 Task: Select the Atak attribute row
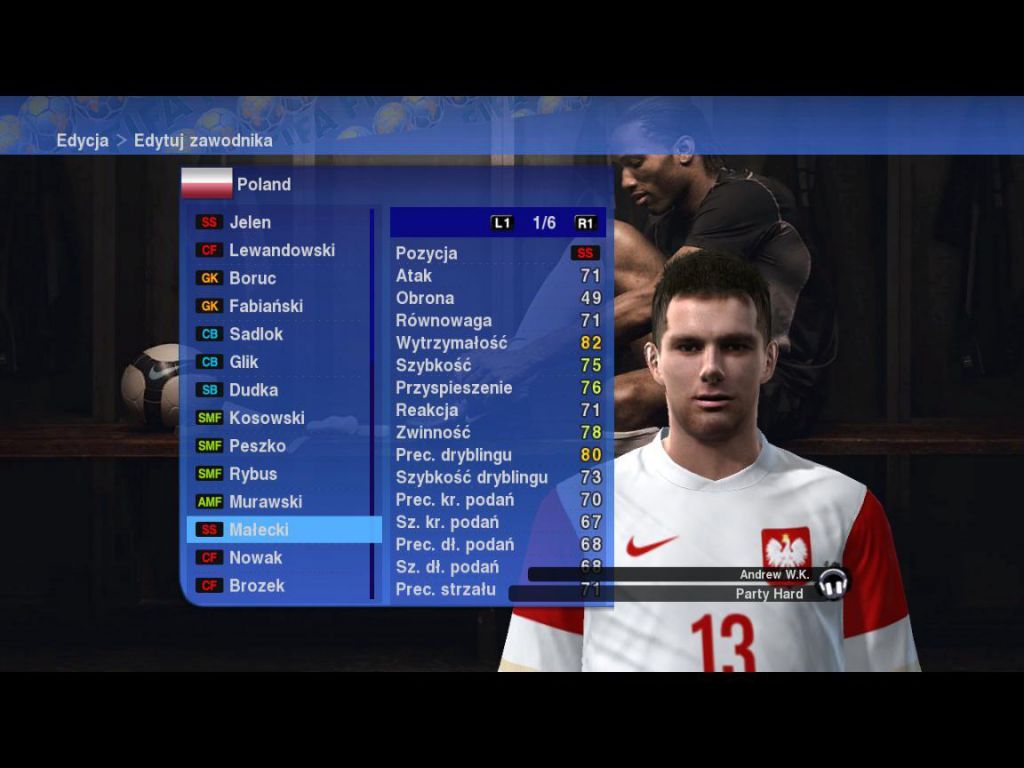pyautogui.click(x=497, y=275)
